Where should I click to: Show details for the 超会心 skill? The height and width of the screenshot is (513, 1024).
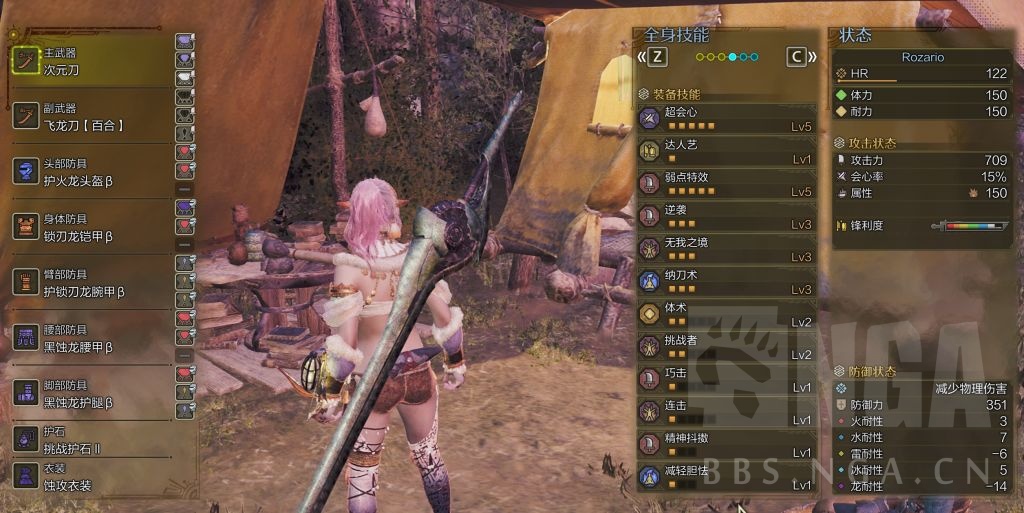pyautogui.click(x=726, y=120)
